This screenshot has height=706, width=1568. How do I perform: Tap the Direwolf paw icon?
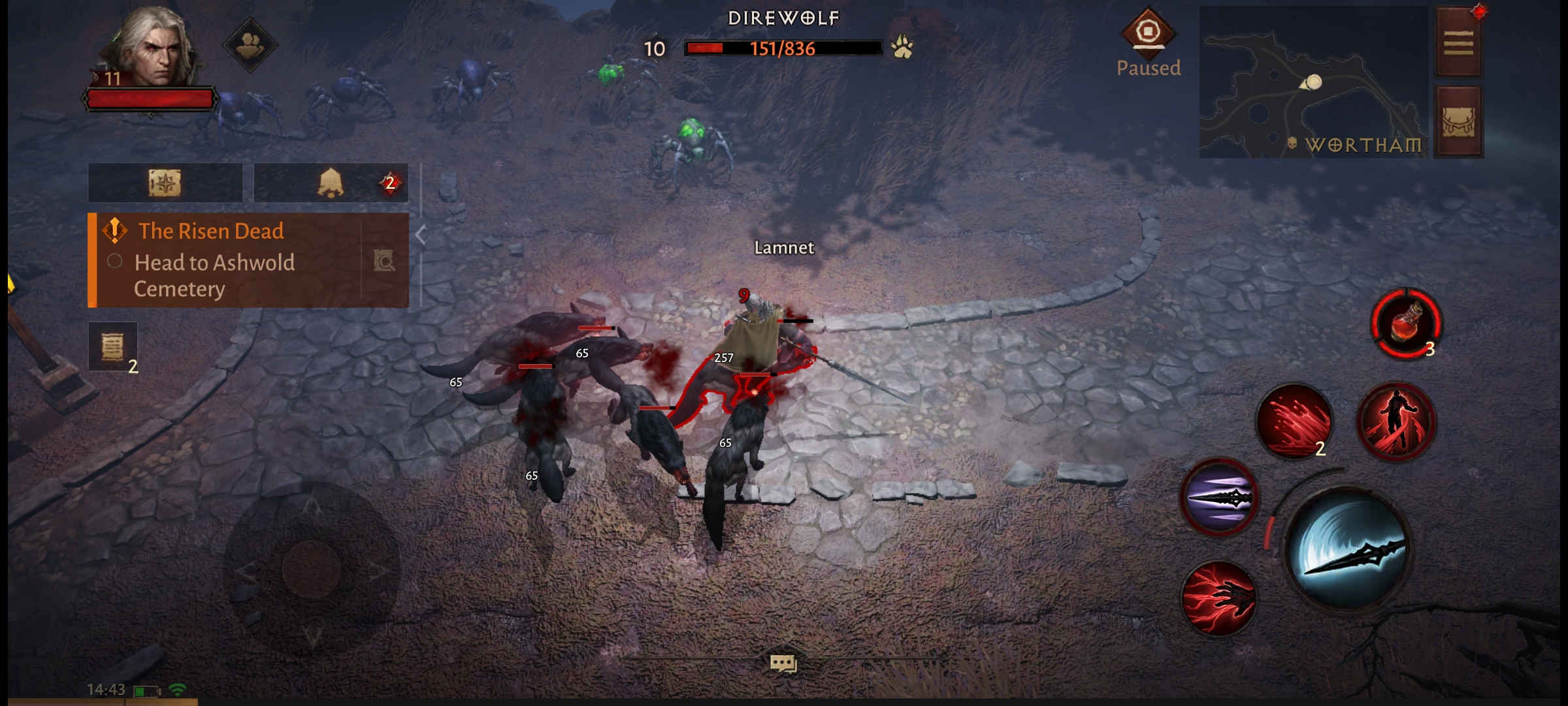pos(902,47)
